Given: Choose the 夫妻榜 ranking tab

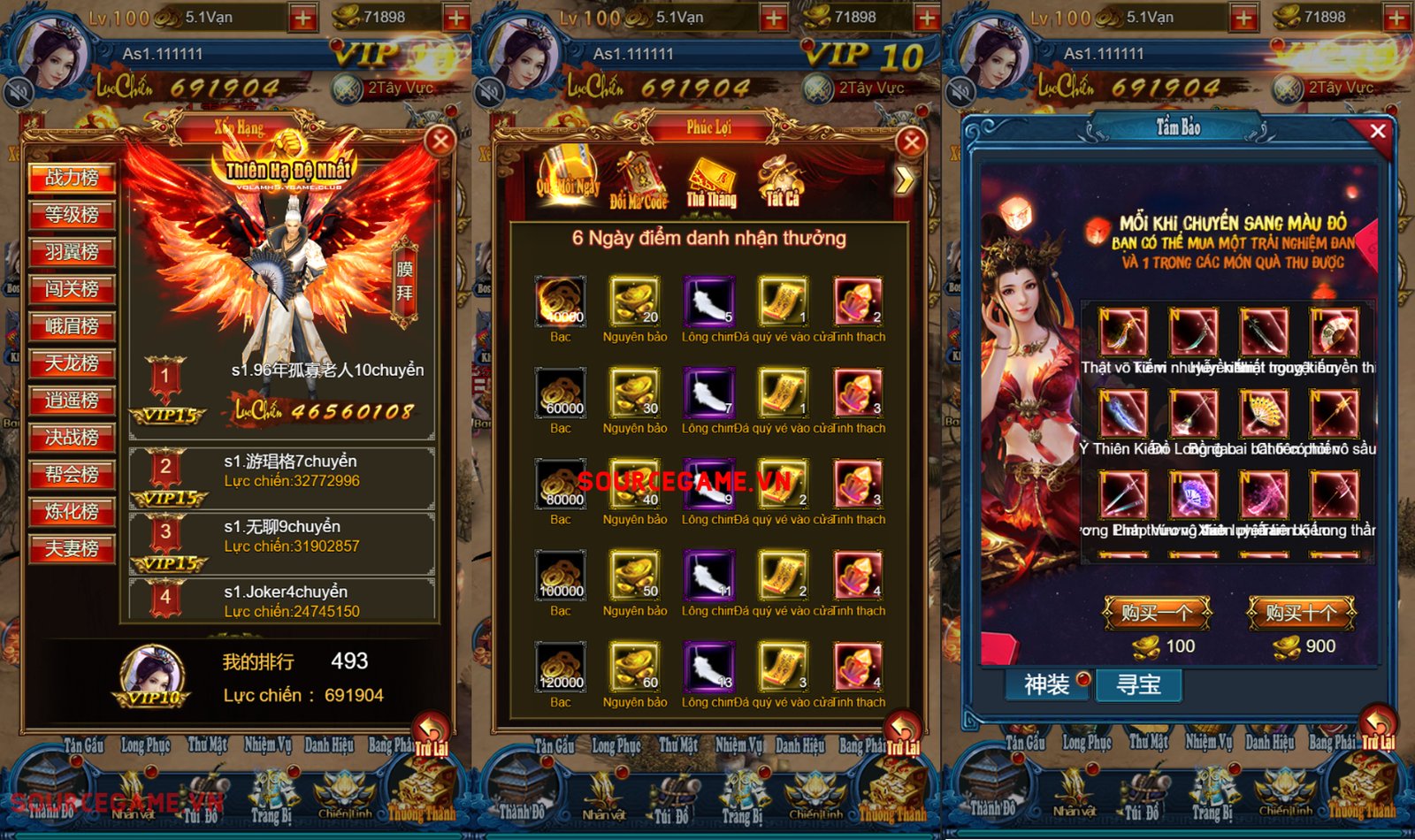Looking at the screenshot, I should point(72,549).
